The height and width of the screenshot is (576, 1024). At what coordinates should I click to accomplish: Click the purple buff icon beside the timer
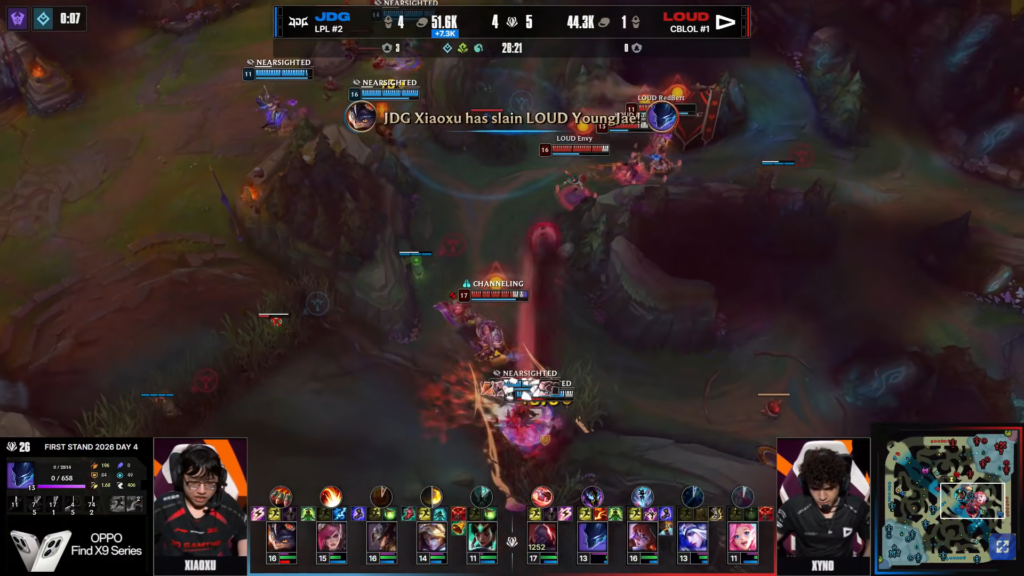(18, 18)
